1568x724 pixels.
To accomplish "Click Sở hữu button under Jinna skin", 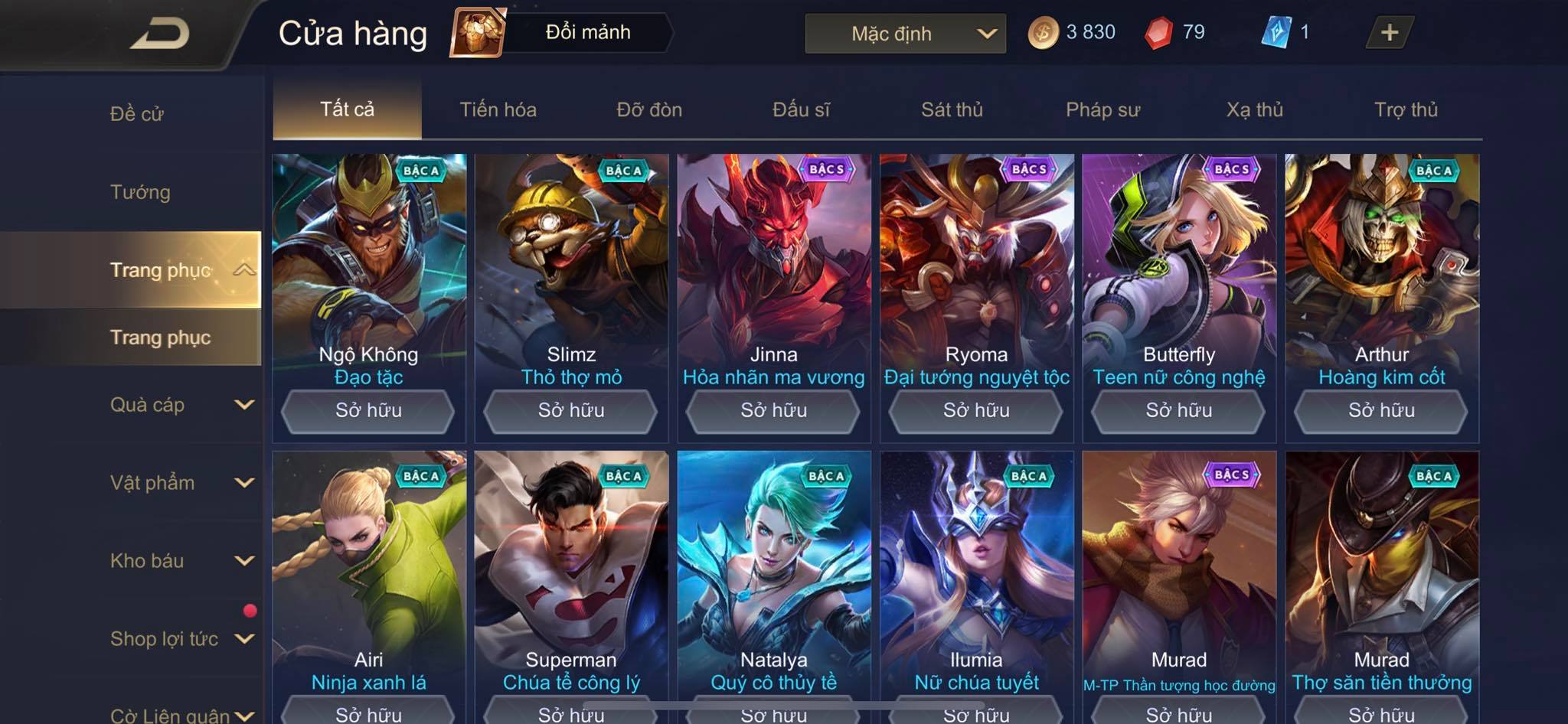I will tap(773, 411).
